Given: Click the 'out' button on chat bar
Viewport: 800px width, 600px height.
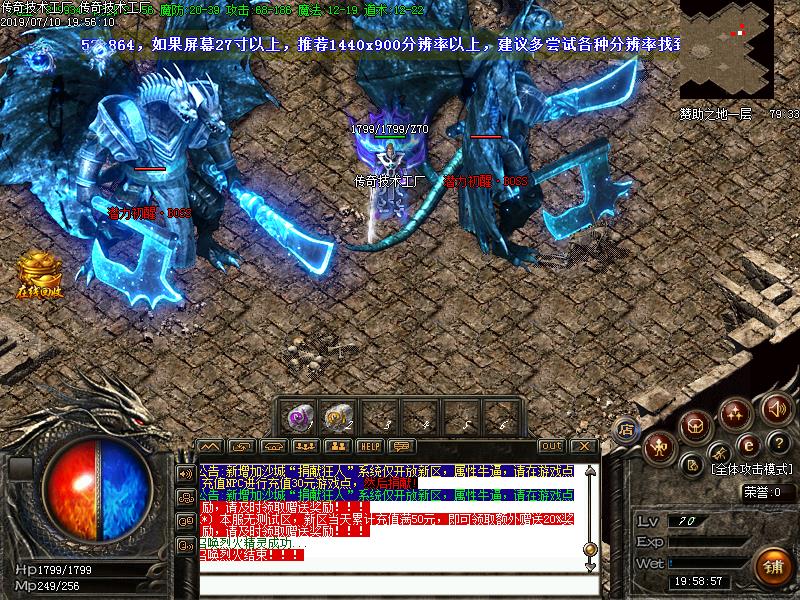Looking at the screenshot, I should (551, 446).
